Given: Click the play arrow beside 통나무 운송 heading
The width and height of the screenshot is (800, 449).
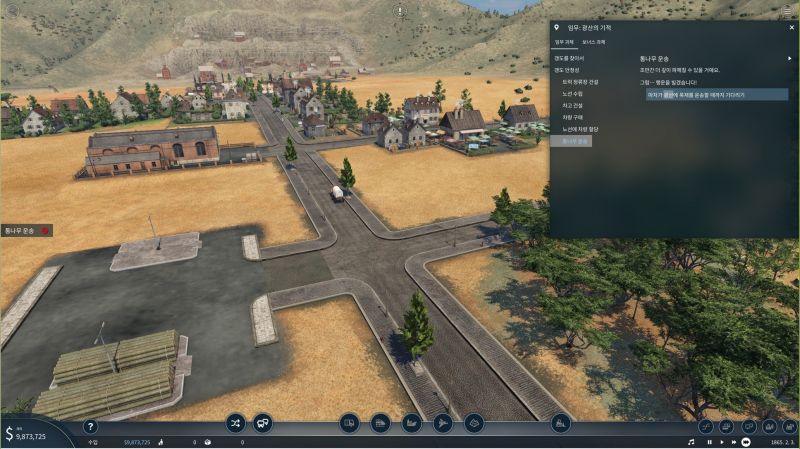Looking at the screenshot, I should 789,58.
